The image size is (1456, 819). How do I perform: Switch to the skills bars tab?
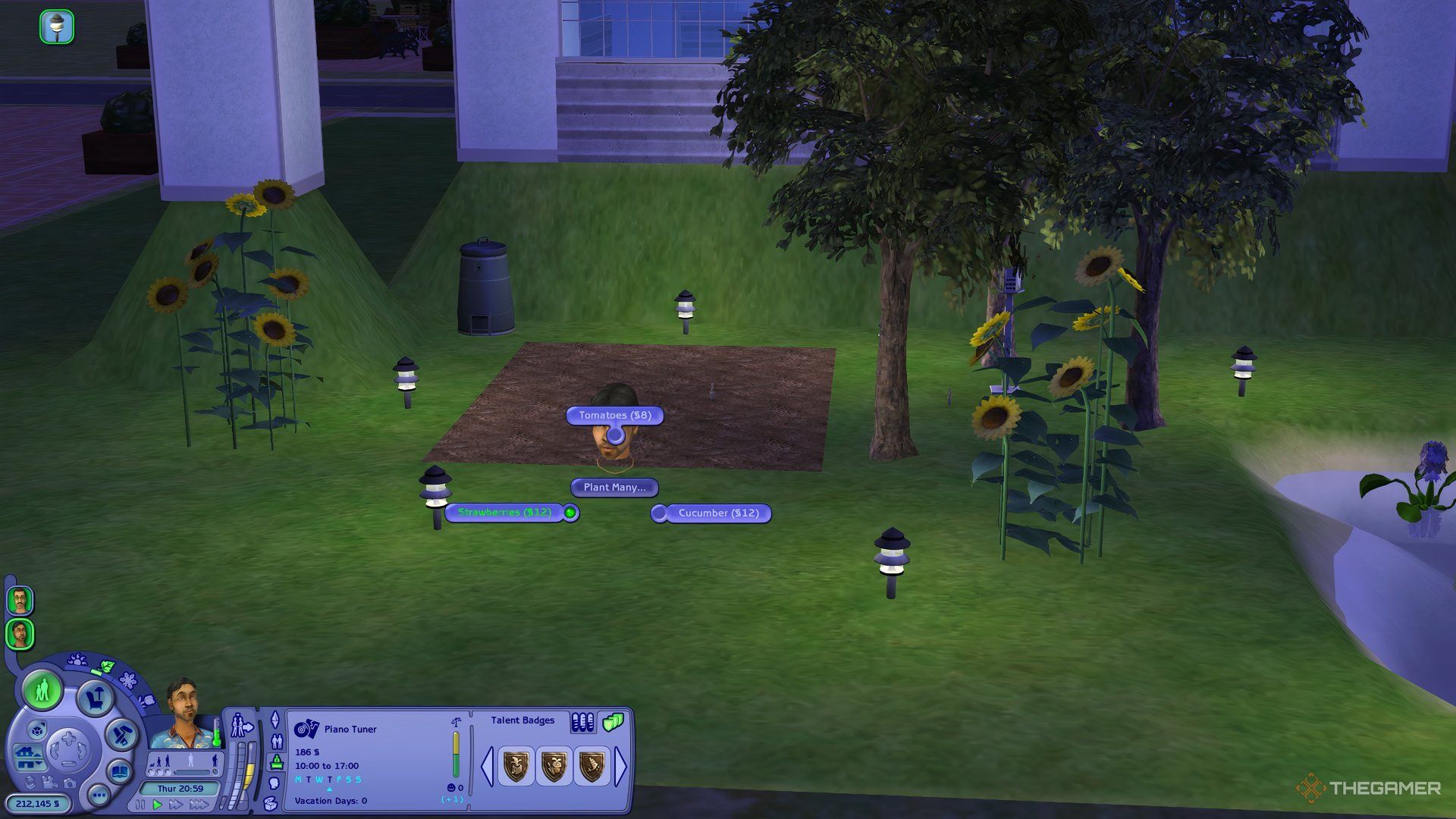point(582,722)
